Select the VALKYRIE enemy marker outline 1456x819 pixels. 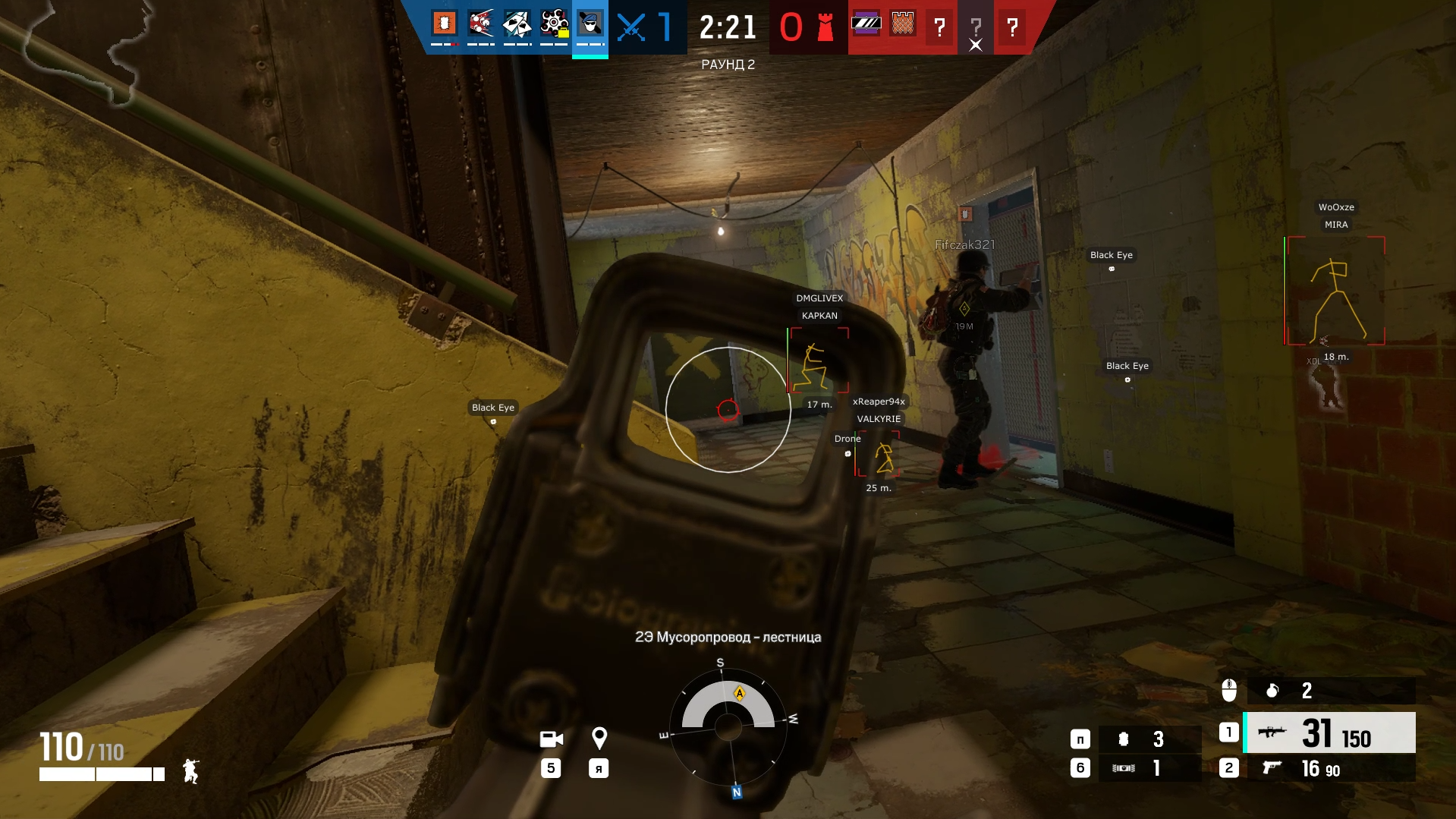pos(879,454)
